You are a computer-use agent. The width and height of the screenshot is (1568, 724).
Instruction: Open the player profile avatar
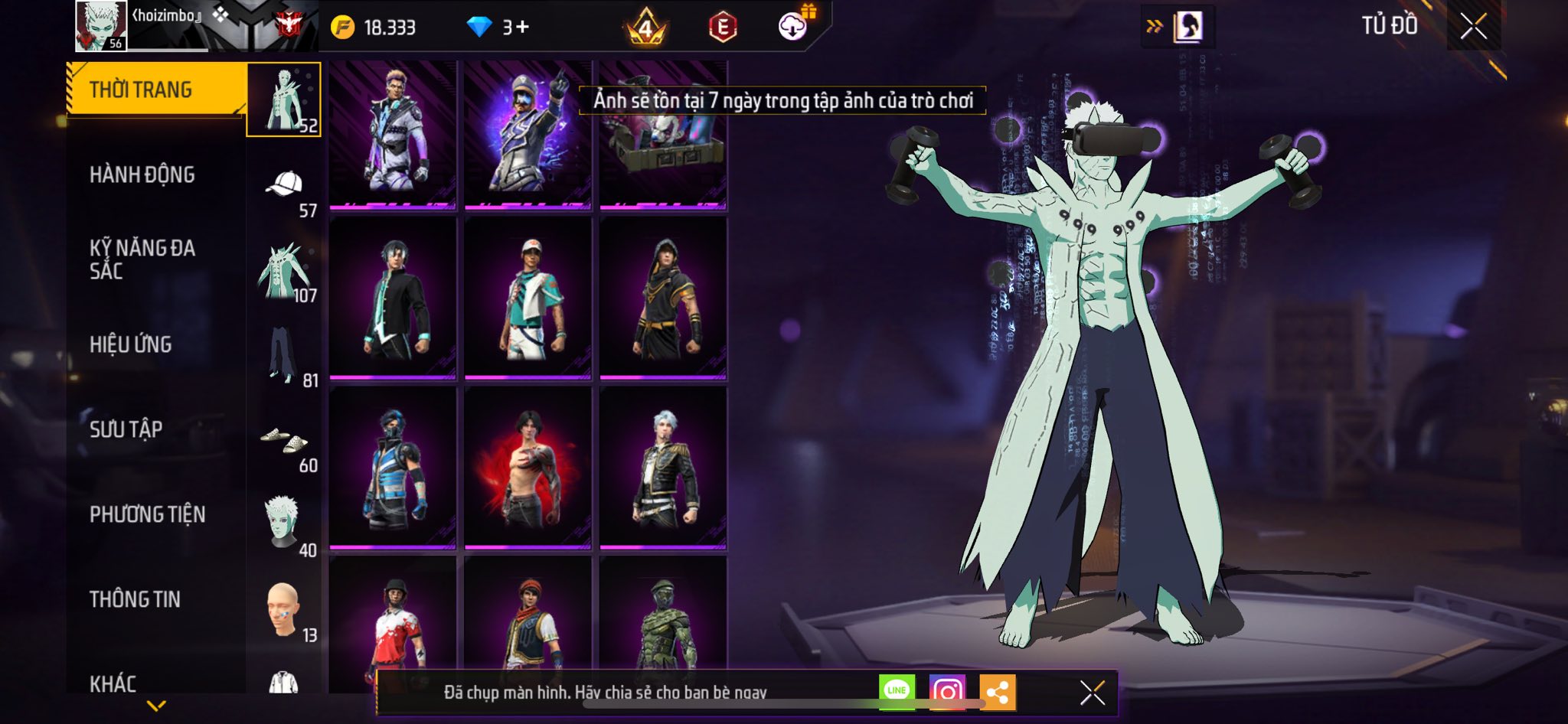click(101, 26)
